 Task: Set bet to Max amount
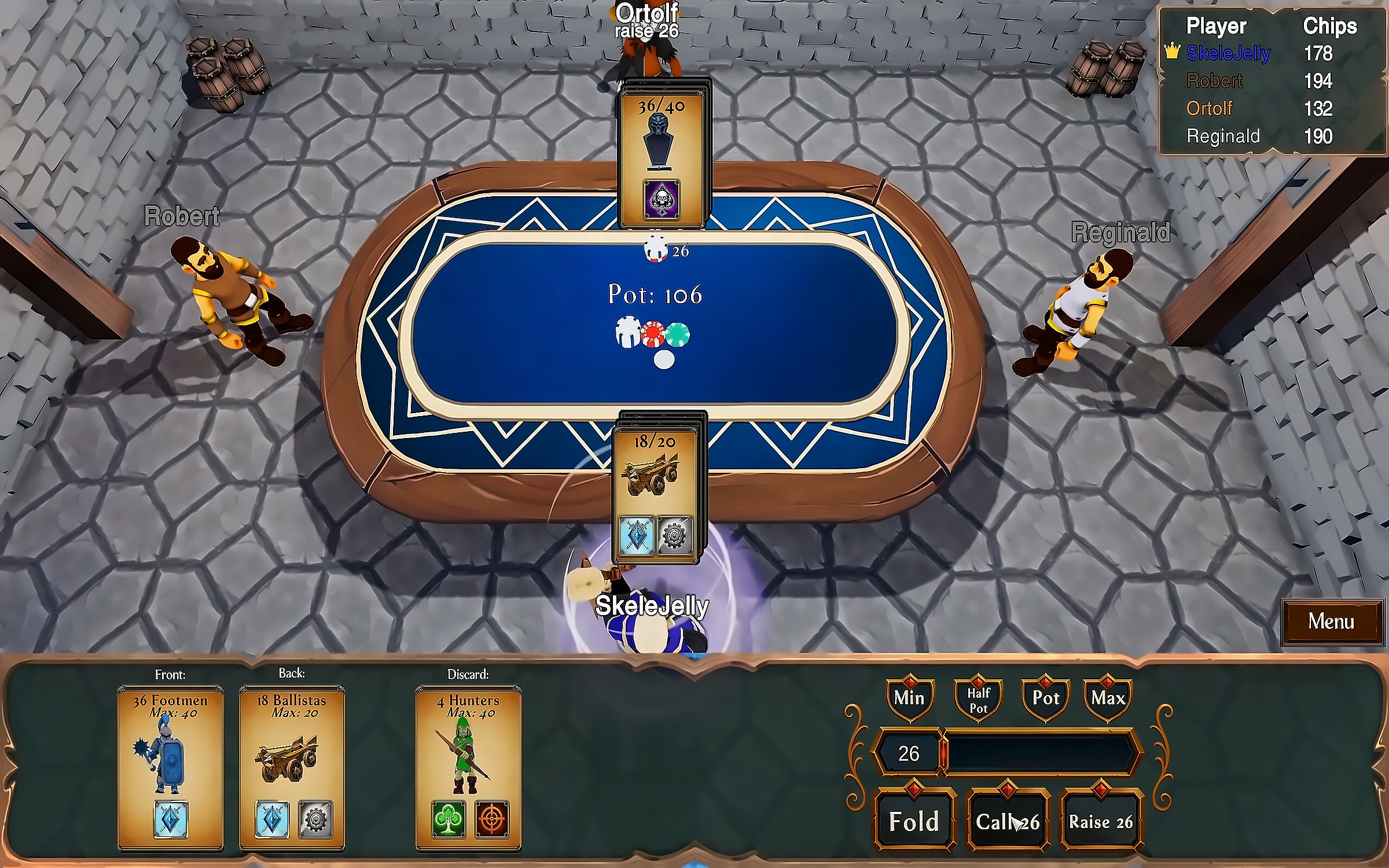tap(1108, 698)
